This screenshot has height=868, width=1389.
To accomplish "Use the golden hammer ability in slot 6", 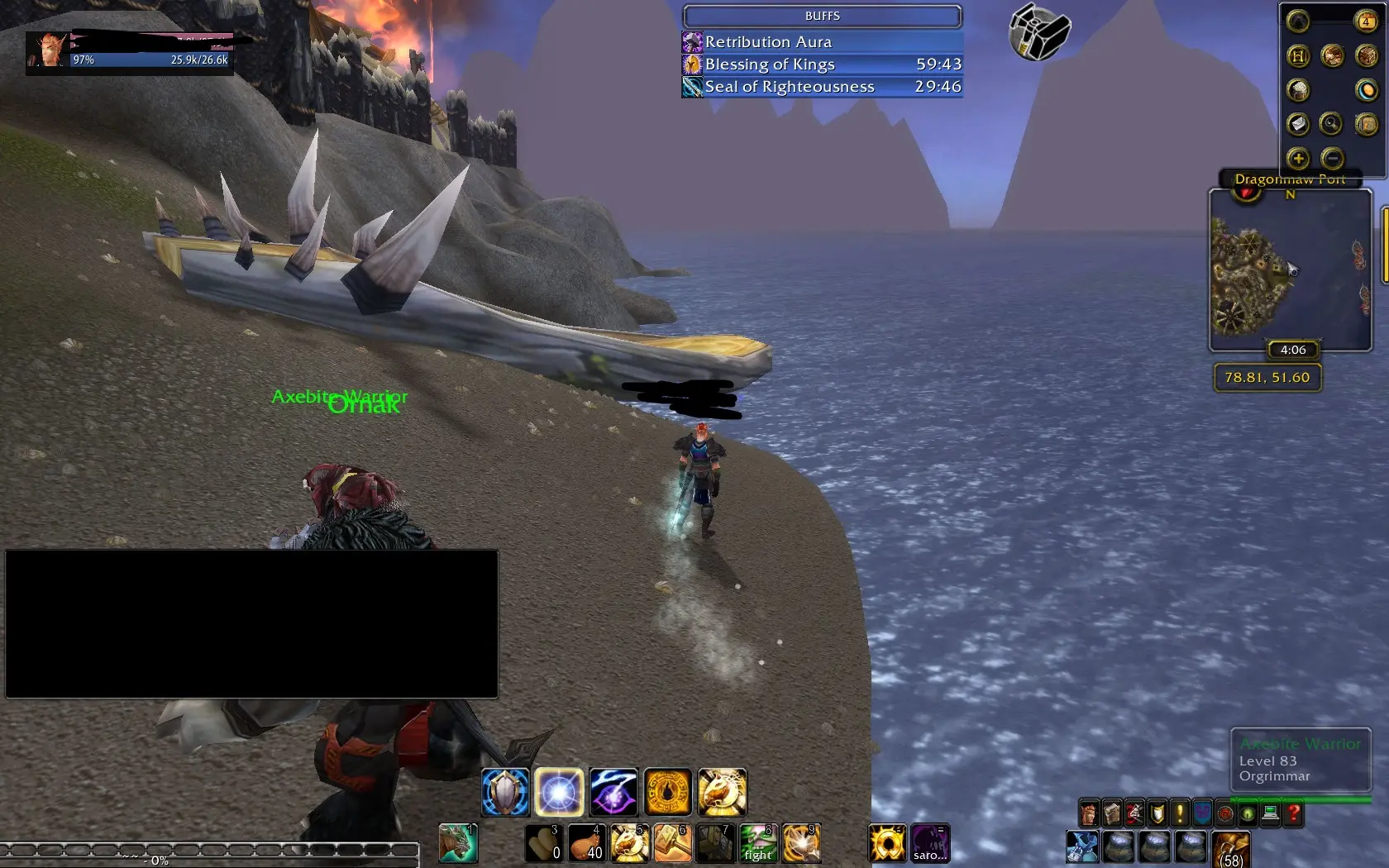I will click(672, 843).
